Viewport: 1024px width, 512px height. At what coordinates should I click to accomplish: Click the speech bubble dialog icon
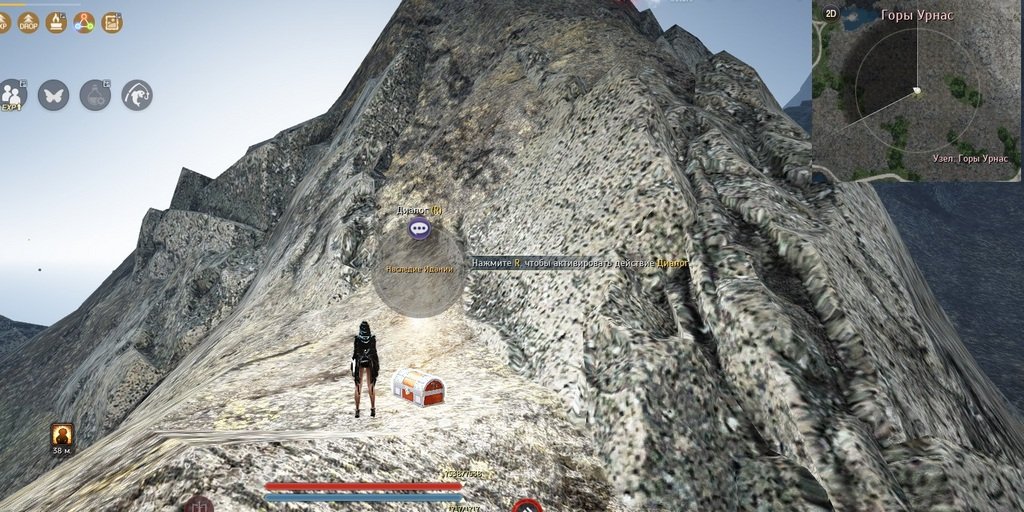coord(419,229)
